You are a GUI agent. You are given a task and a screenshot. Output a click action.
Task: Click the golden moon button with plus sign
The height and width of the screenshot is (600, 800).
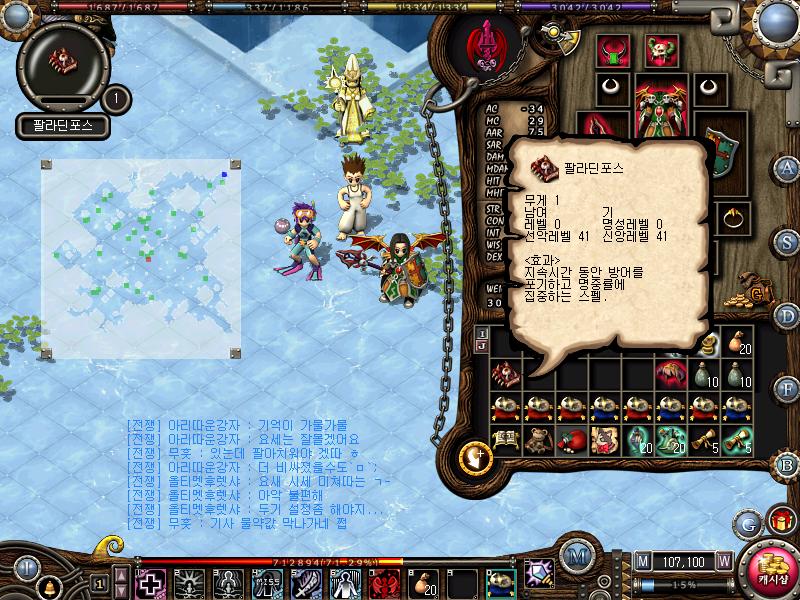click(476, 457)
